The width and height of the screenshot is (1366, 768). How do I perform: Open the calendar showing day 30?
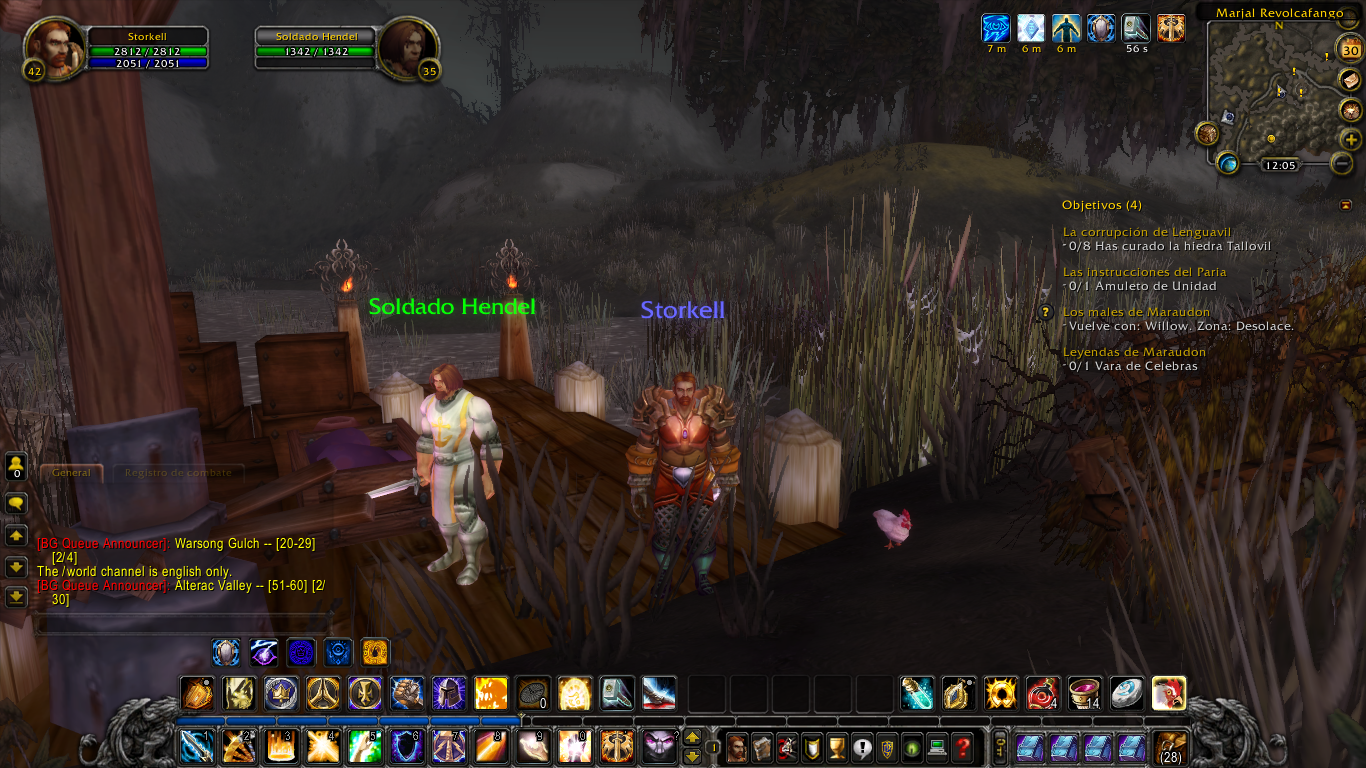click(x=1350, y=47)
